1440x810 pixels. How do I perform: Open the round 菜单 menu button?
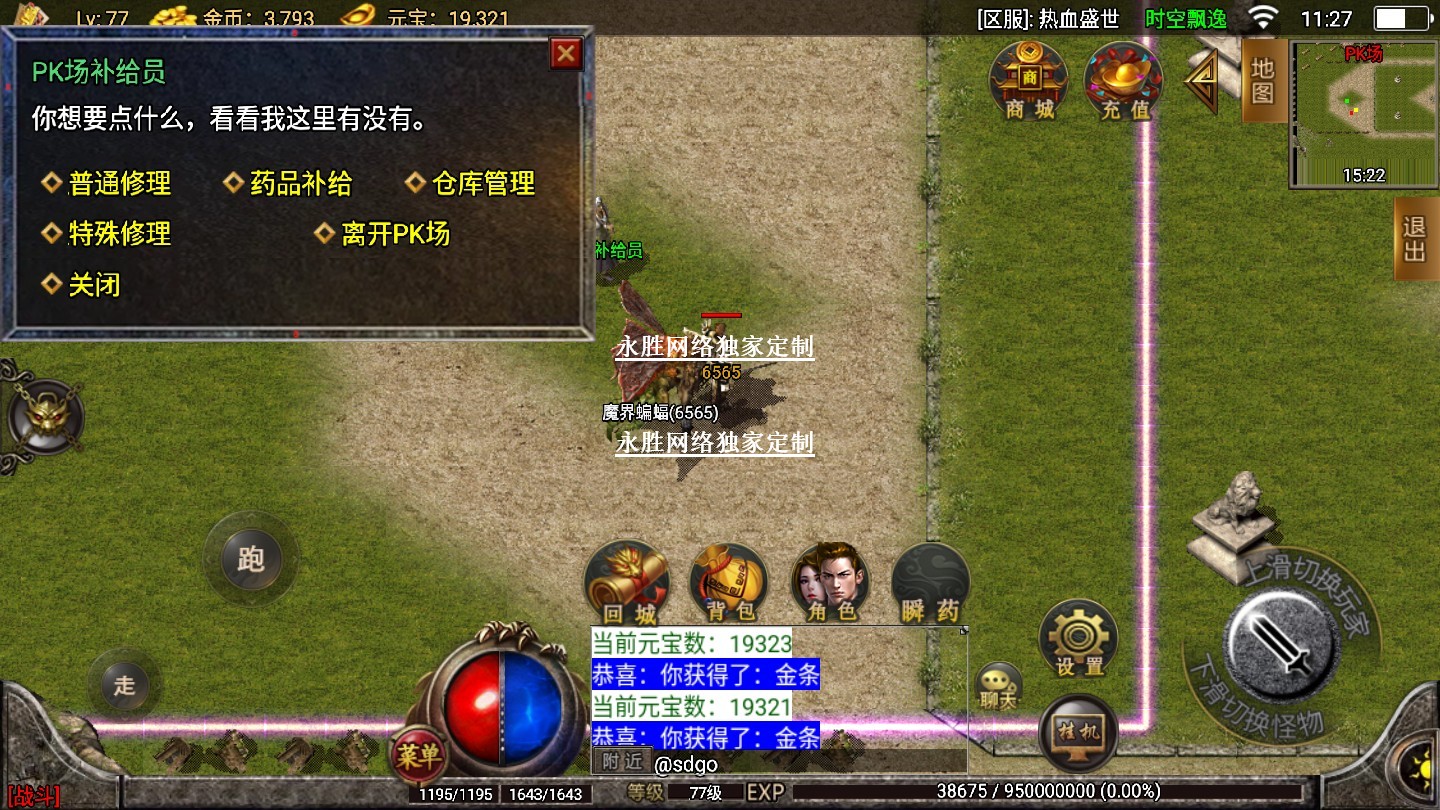click(x=419, y=755)
